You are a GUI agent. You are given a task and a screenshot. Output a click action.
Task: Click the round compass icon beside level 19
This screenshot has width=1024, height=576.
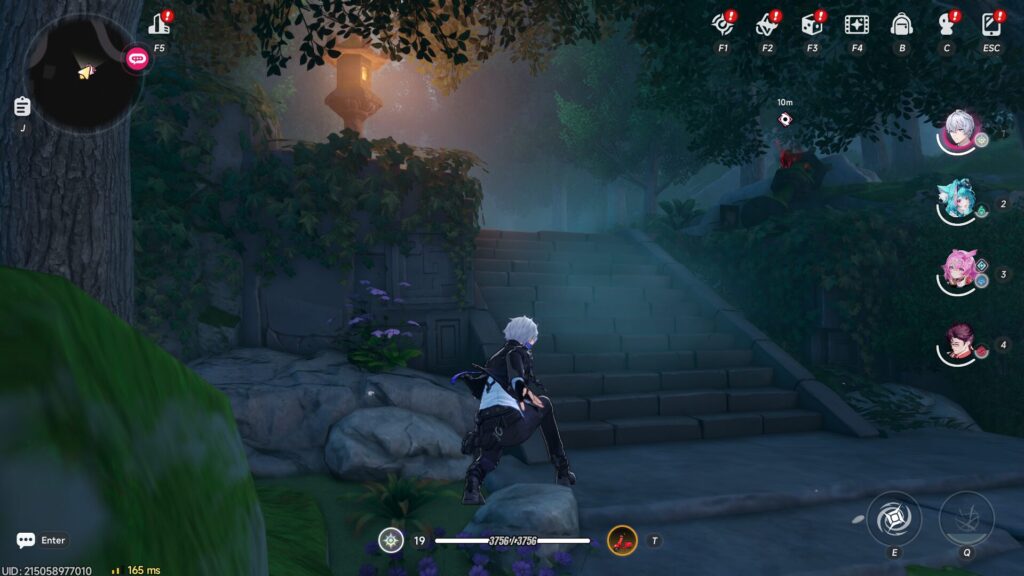(391, 541)
